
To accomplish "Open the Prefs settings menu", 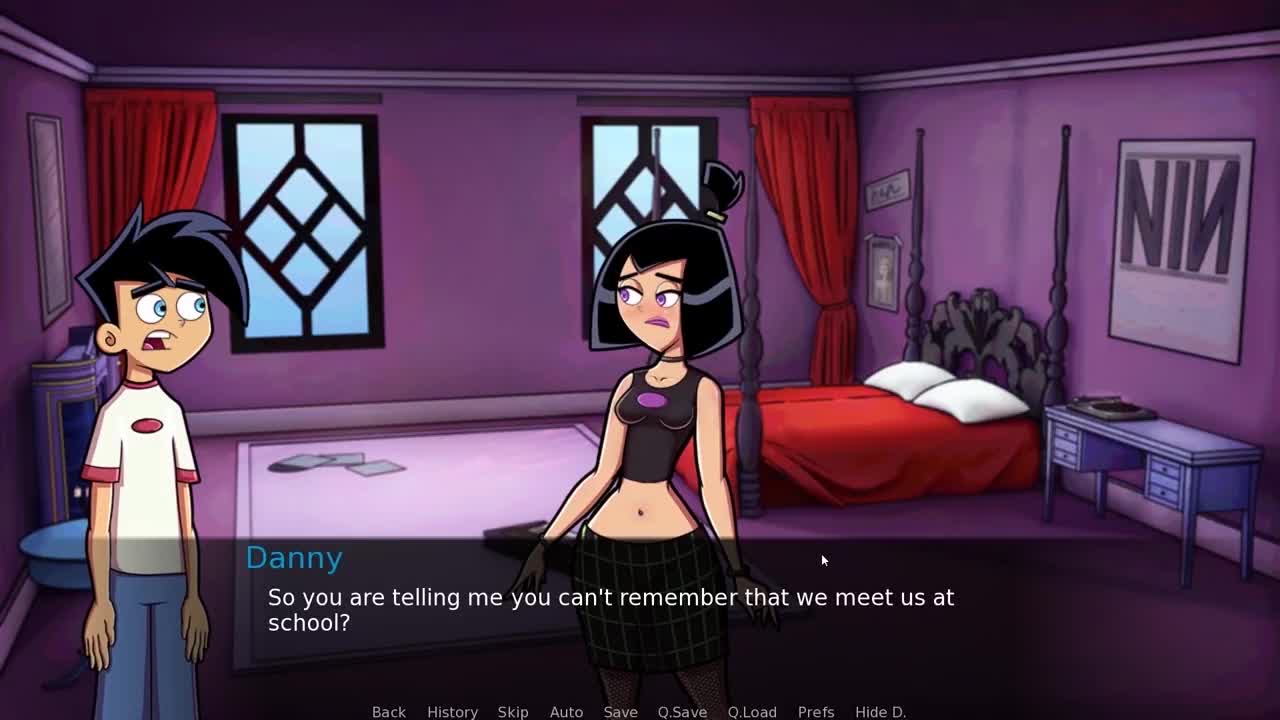I will (x=816, y=711).
